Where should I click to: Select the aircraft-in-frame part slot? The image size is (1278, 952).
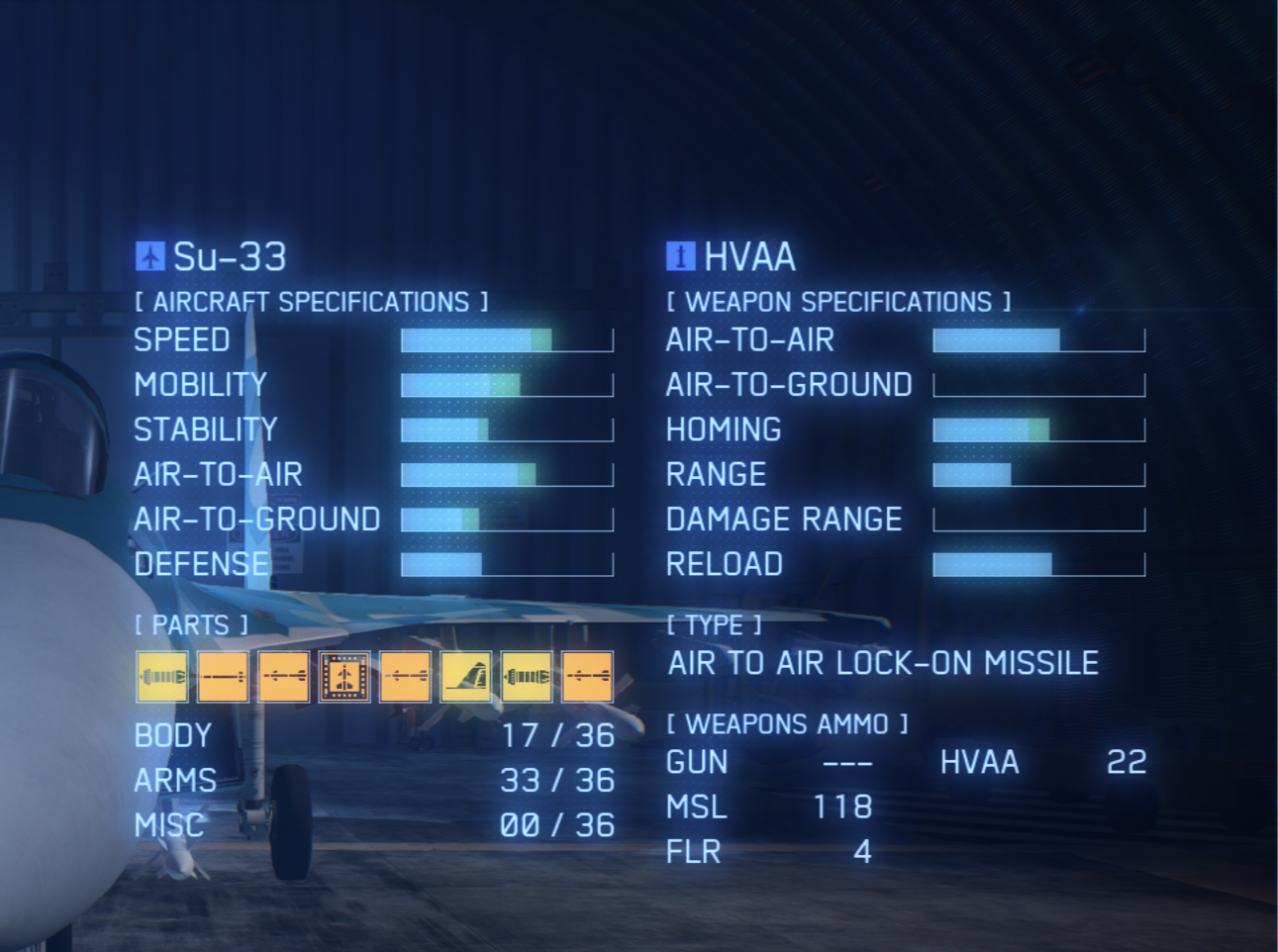[x=344, y=677]
